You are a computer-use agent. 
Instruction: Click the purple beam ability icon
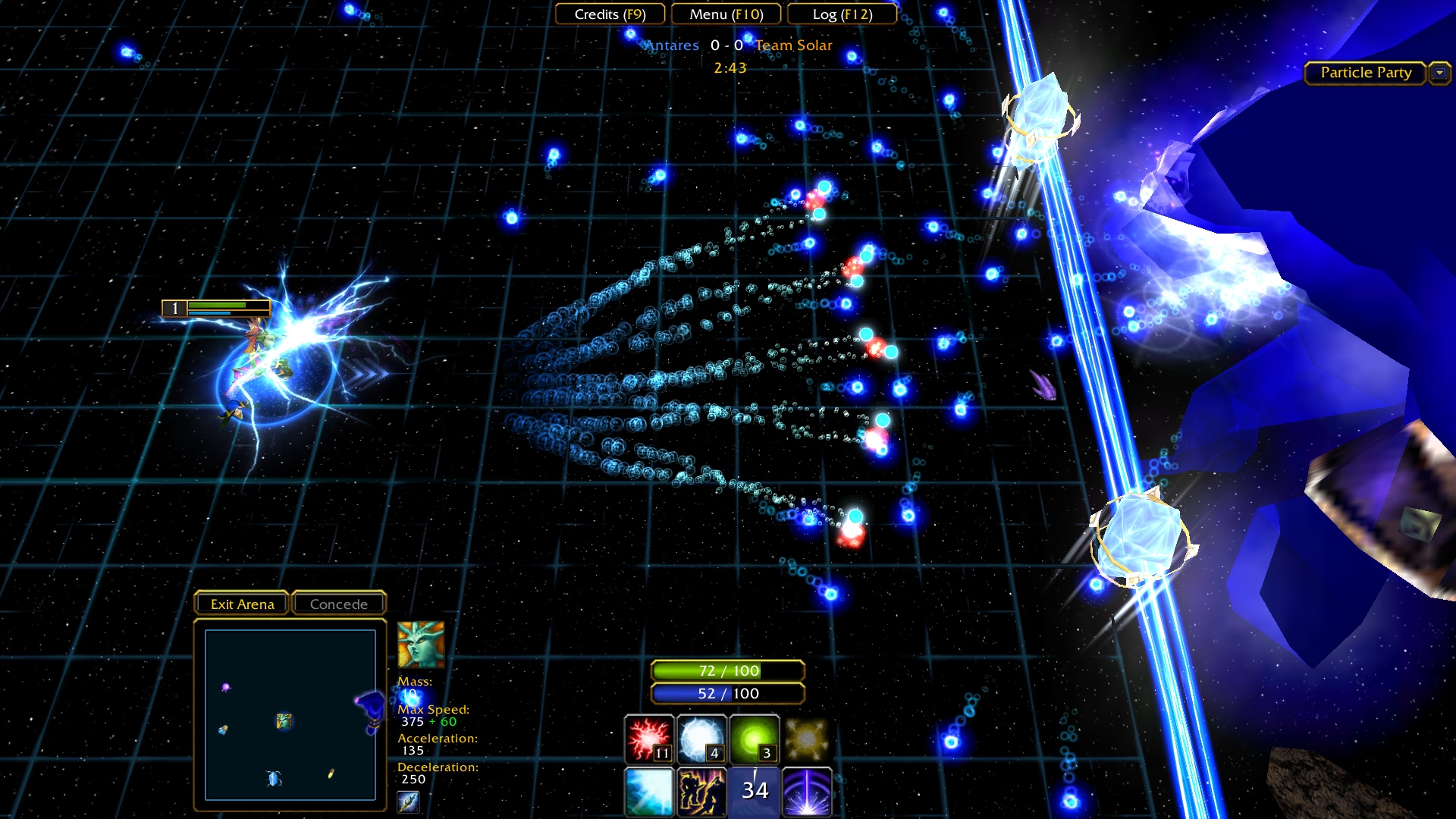pyautogui.click(x=806, y=792)
